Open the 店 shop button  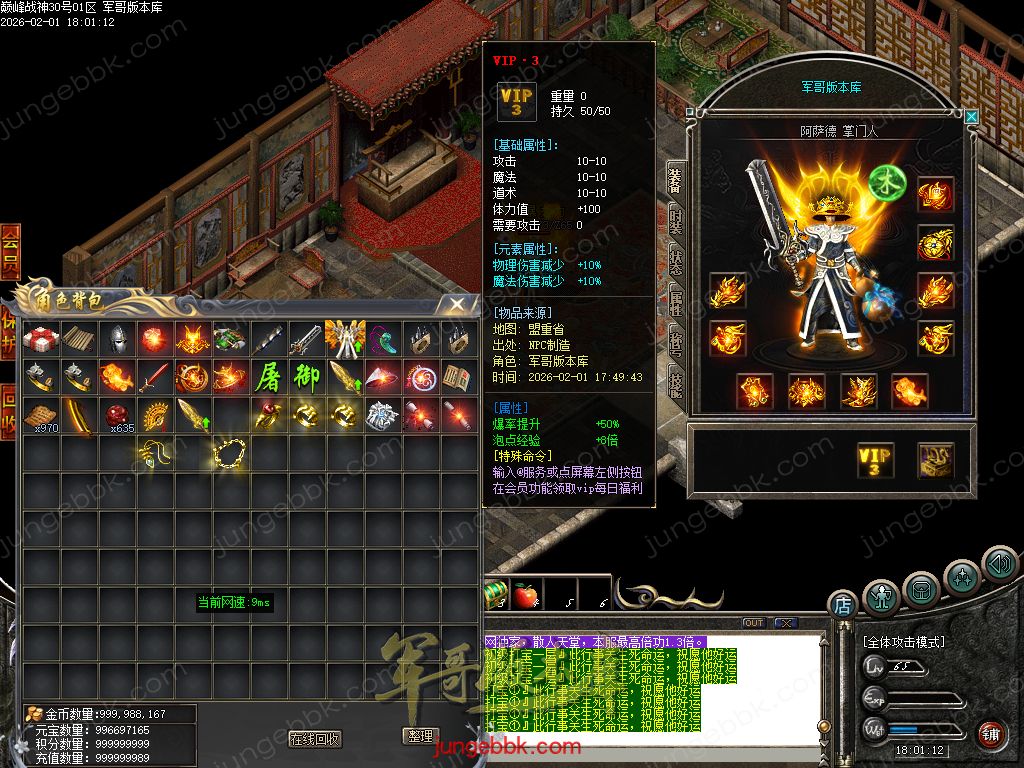click(x=842, y=604)
